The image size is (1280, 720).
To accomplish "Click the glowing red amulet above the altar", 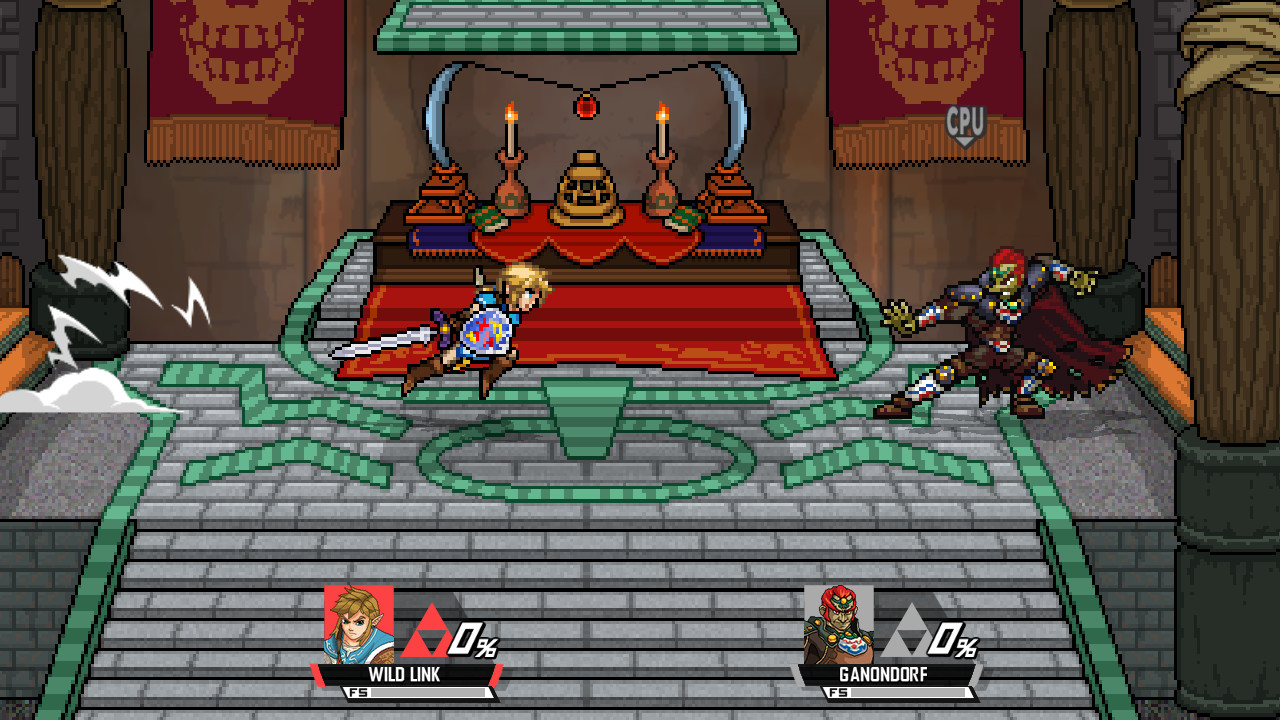I will pyautogui.click(x=587, y=105).
